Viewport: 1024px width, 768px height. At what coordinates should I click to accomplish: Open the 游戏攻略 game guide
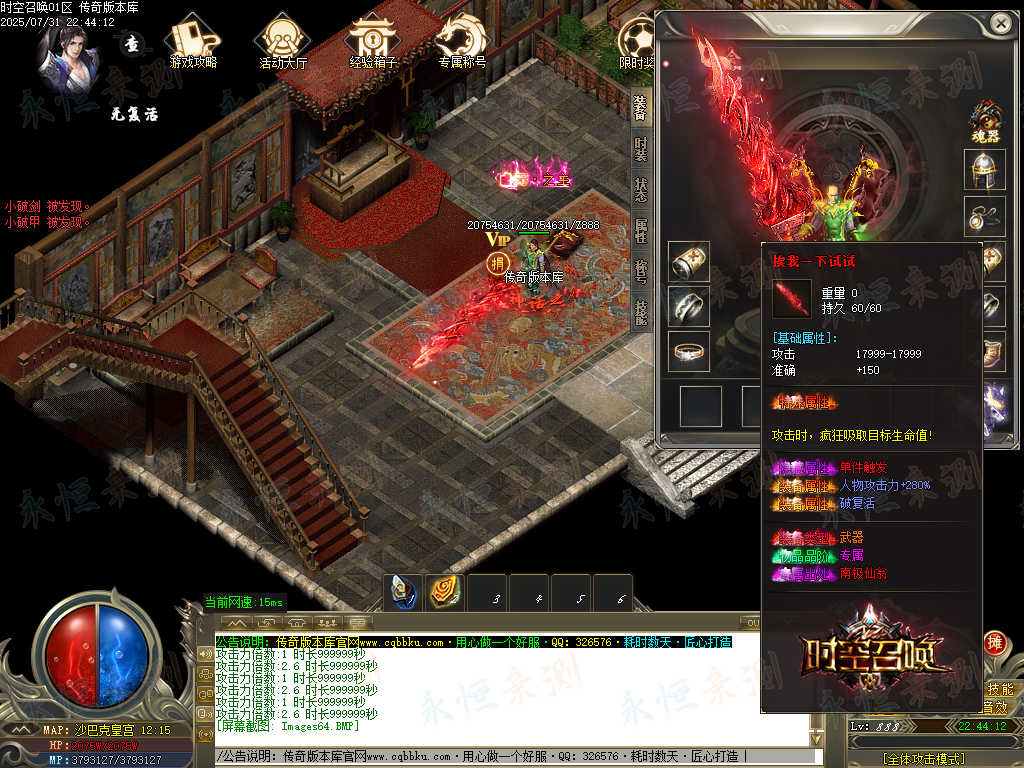192,44
